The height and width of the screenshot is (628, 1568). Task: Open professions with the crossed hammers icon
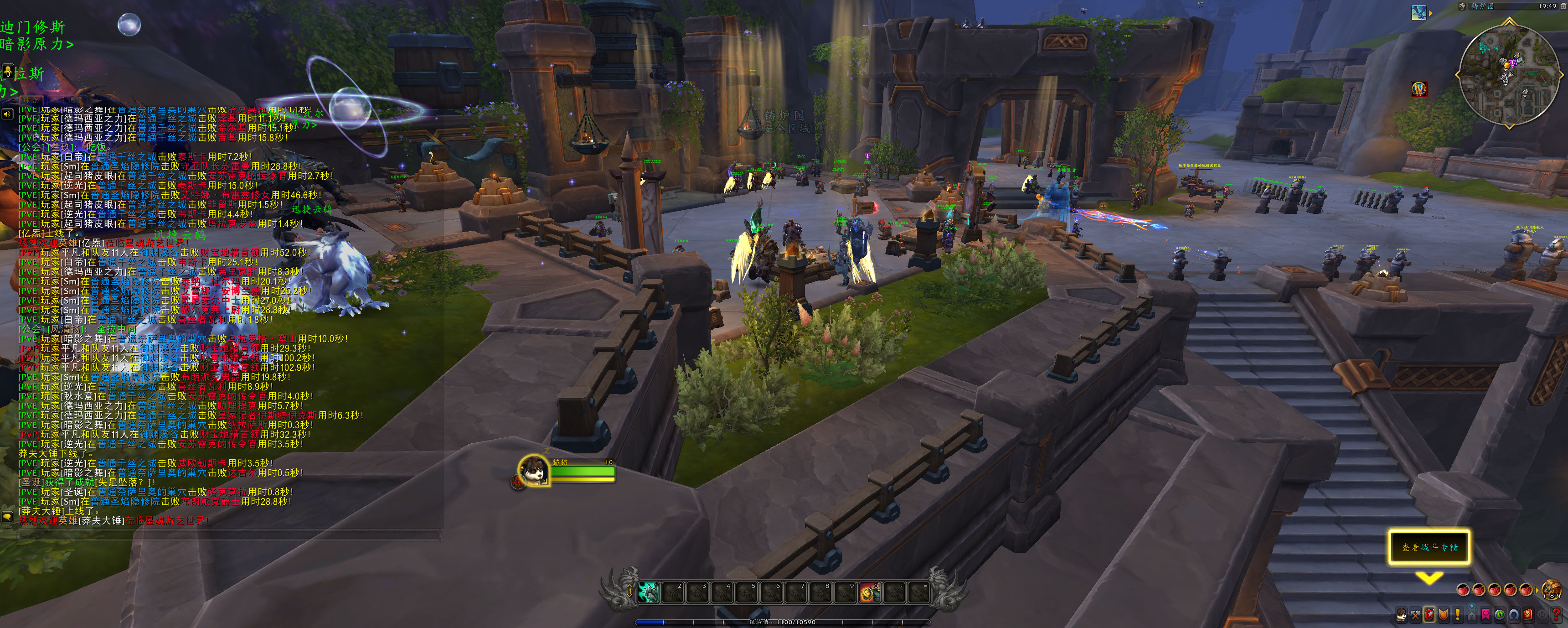[x=1415, y=615]
